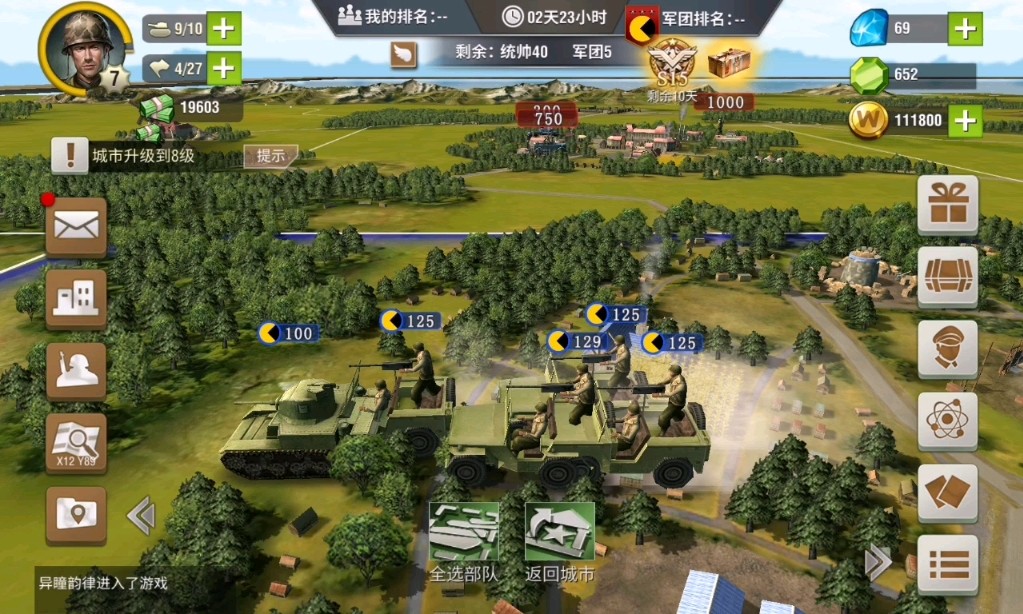The height and width of the screenshot is (614, 1023).
Task: Open the map coordinate search
Action: pos(76,443)
